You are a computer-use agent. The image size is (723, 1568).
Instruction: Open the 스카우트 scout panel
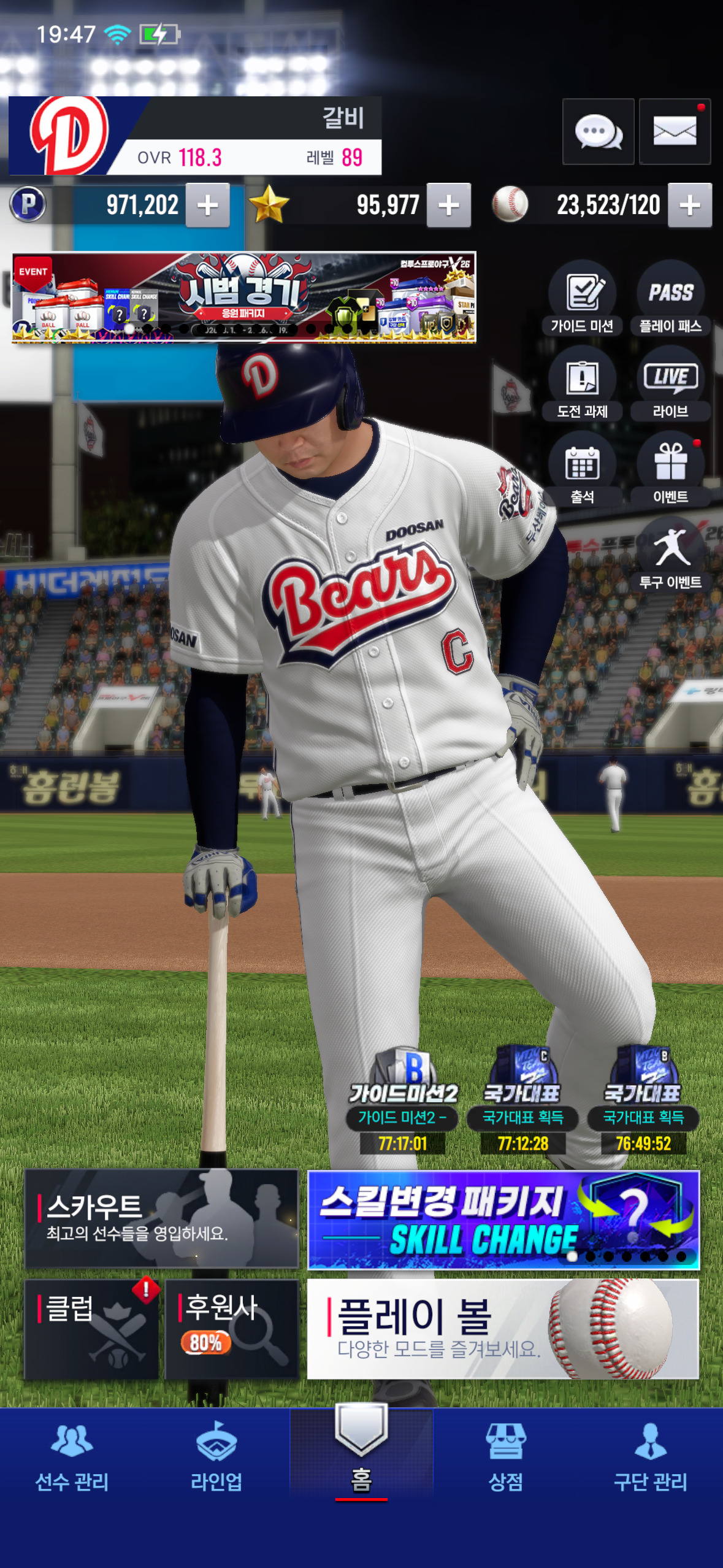(x=161, y=1218)
